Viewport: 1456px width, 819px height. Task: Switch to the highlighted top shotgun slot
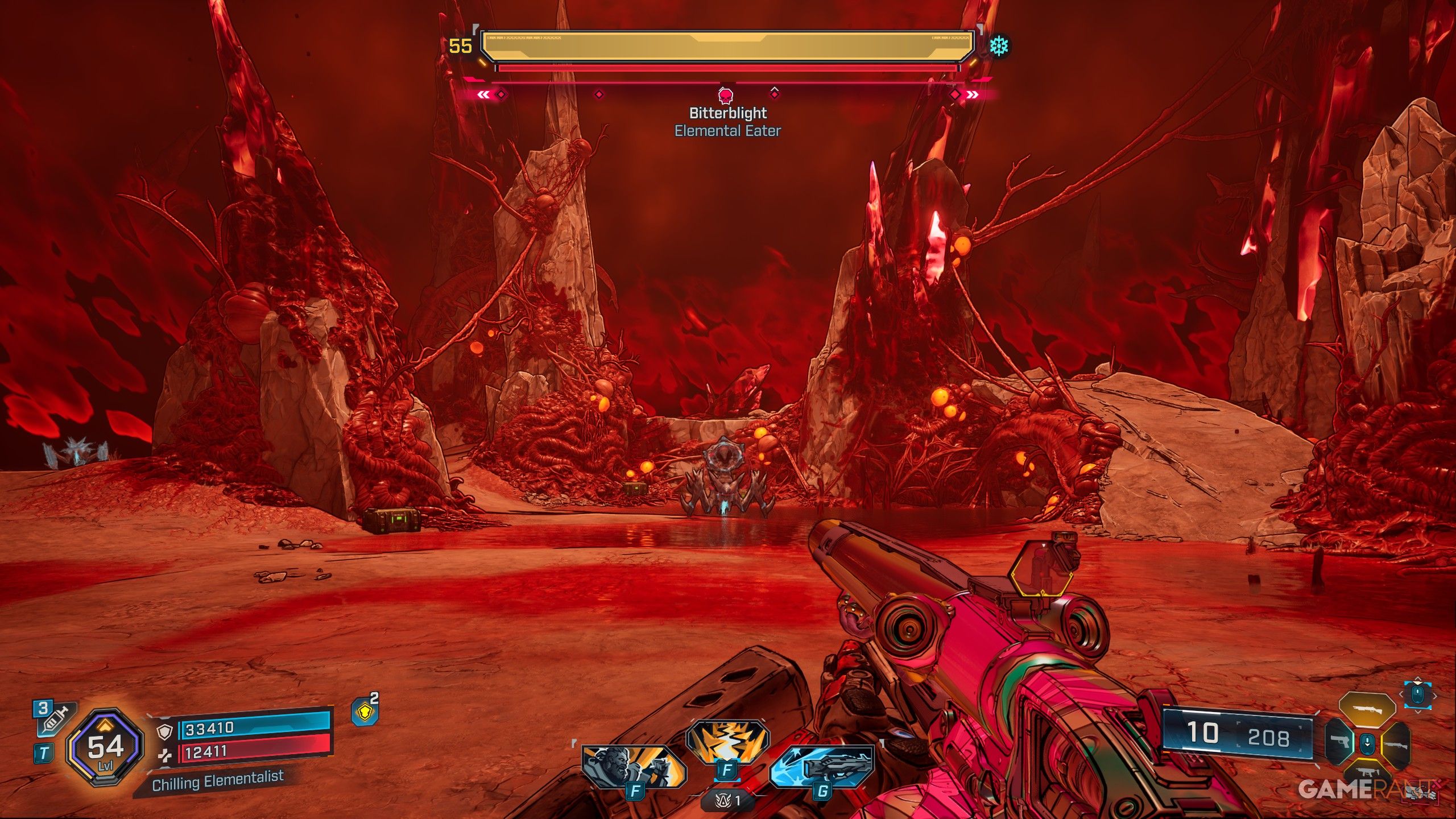[1367, 710]
